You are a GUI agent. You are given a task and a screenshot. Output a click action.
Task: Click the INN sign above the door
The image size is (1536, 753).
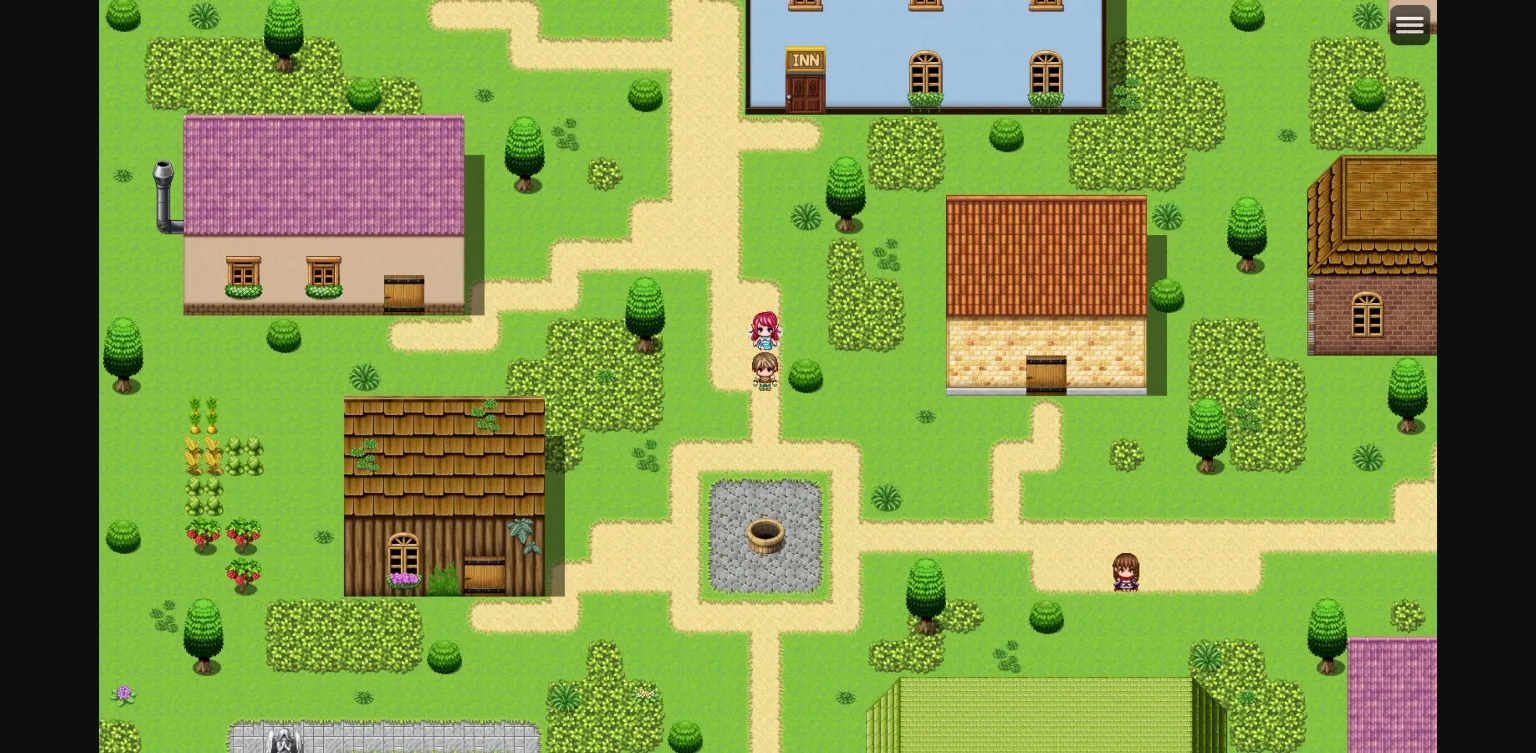[806, 61]
